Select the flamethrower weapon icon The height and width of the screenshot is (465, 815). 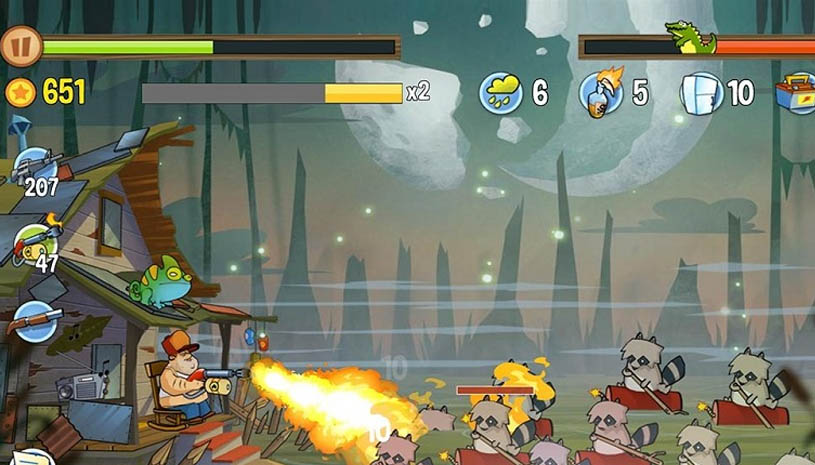(x=35, y=242)
